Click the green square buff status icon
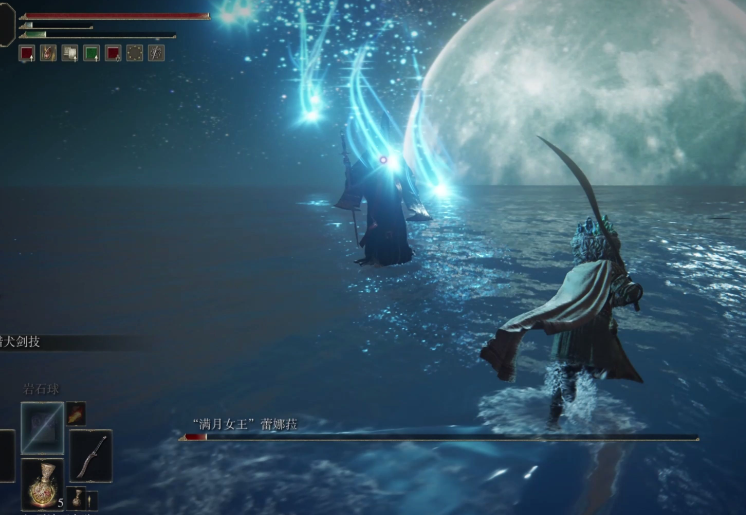Screen dimensions: 746x515 [92, 53]
